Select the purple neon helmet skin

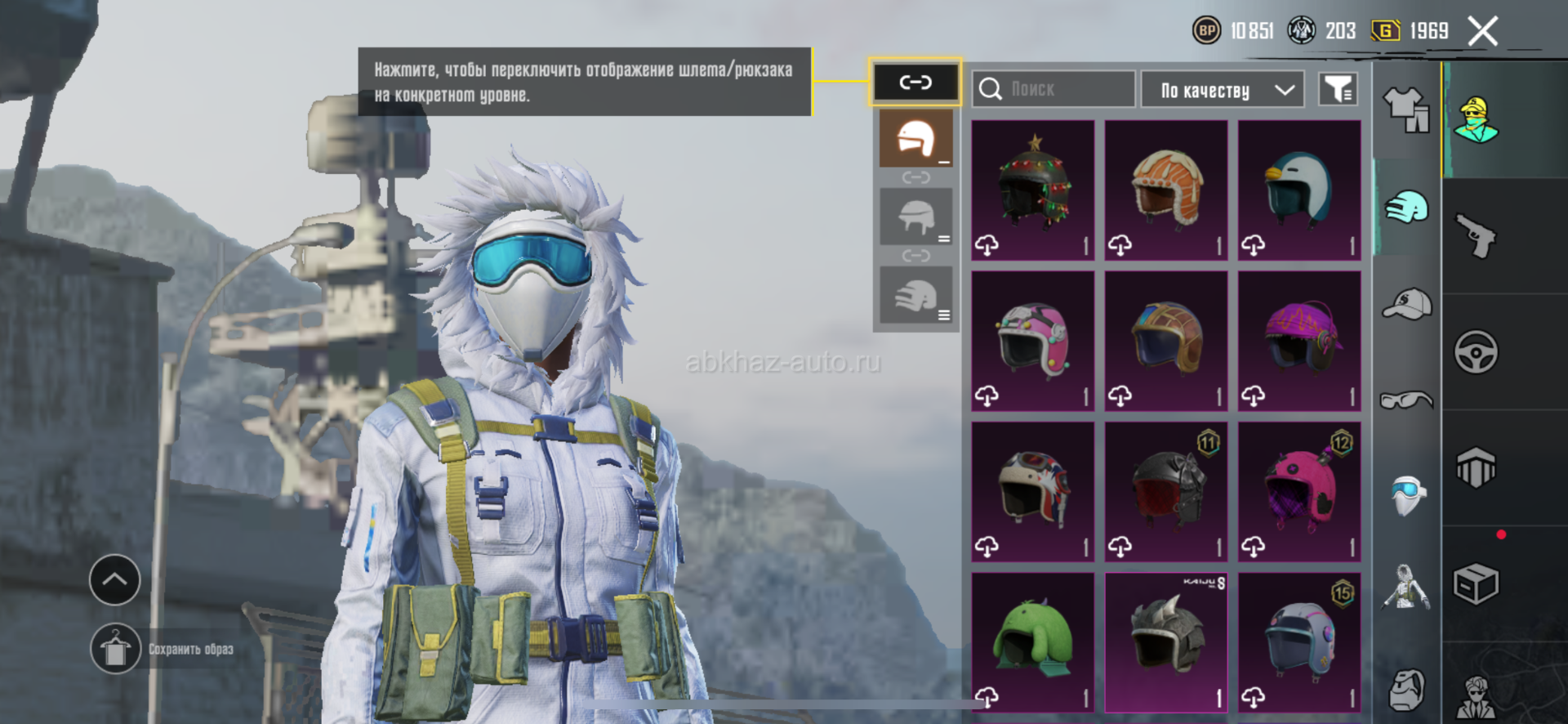coord(1299,341)
